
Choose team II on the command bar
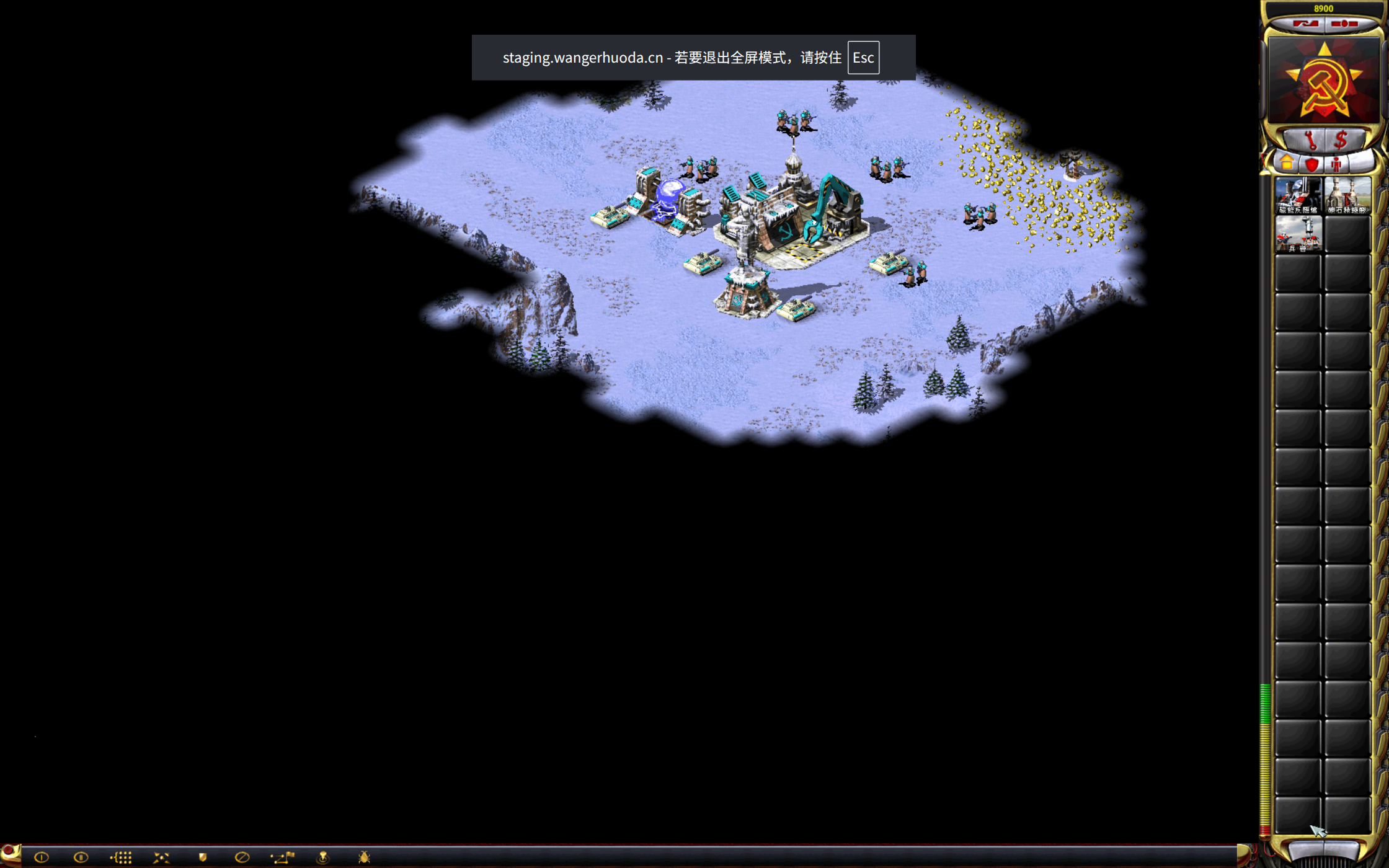pyautogui.click(x=81, y=857)
